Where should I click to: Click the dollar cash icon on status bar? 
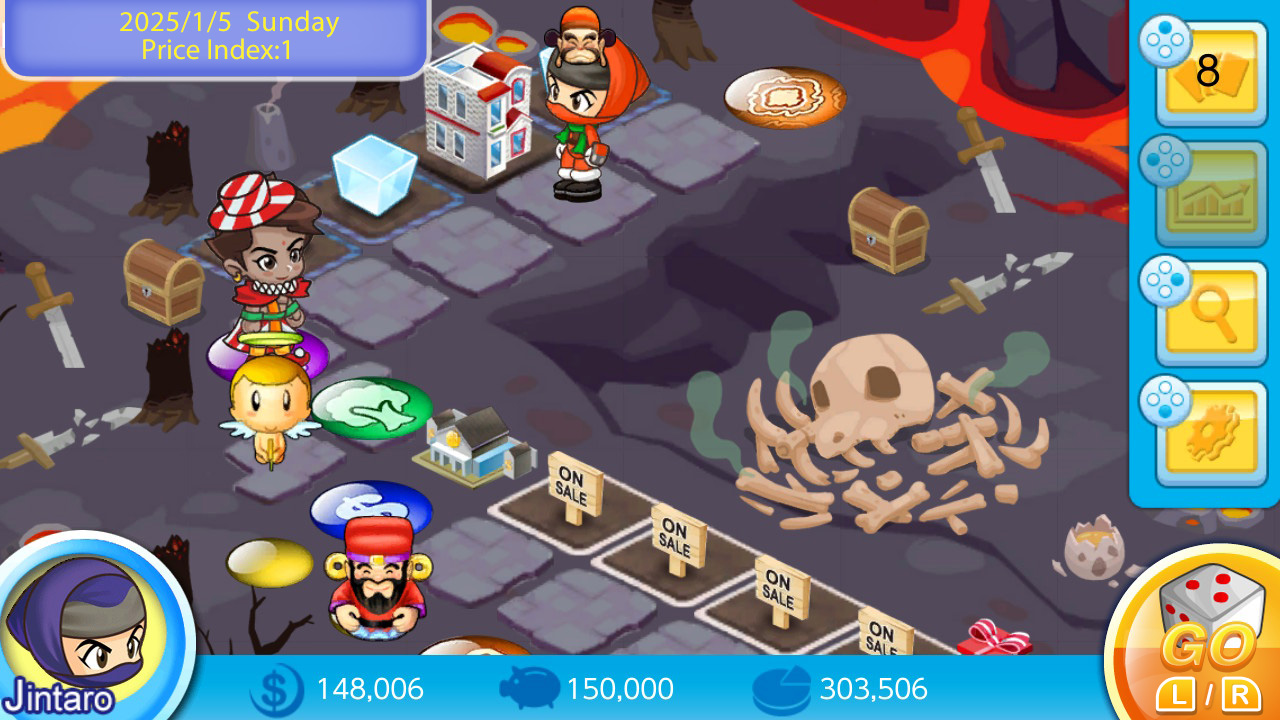(281, 689)
